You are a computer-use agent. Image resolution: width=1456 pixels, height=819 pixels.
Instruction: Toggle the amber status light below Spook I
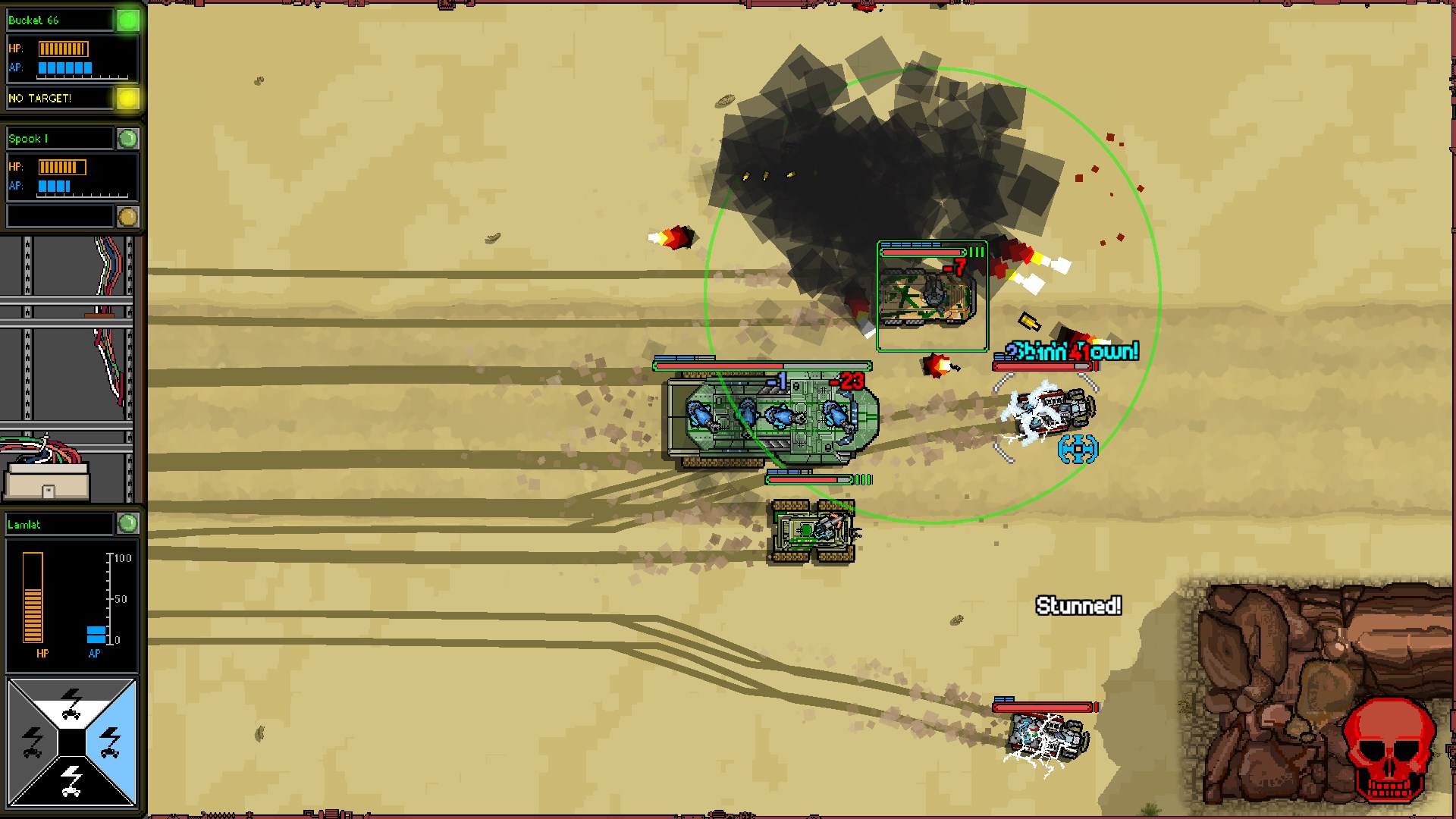[x=129, y=216]
